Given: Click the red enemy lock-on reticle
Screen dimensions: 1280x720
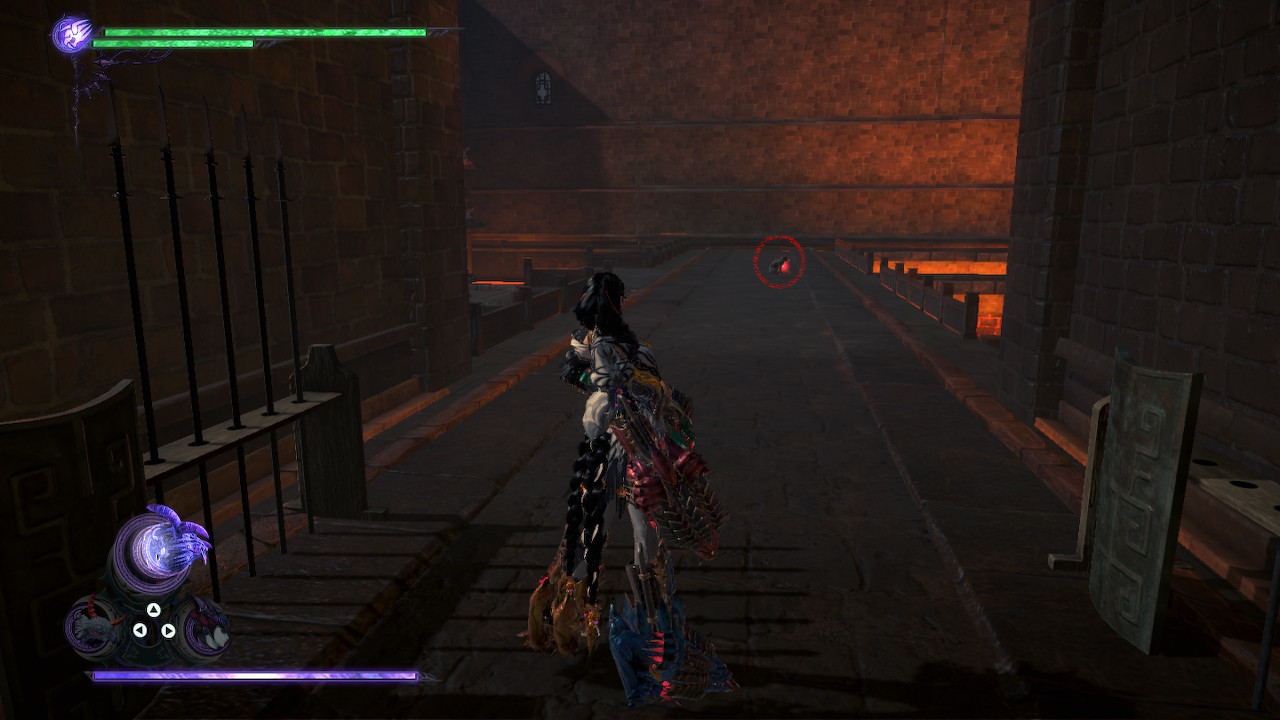Looking at the screenshot, I should tap(779, 259).
